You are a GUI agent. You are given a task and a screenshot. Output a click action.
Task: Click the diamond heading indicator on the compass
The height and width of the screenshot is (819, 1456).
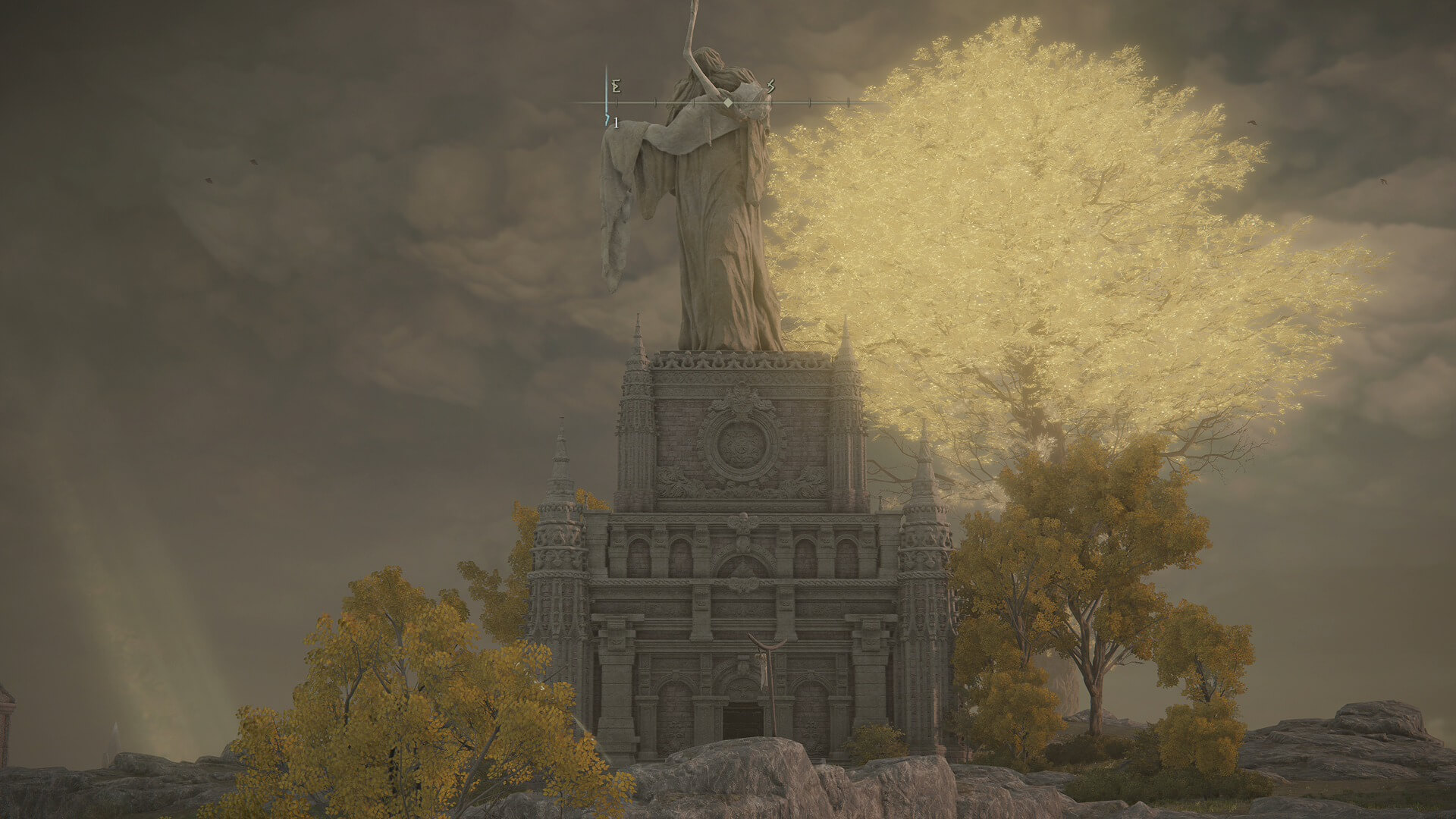click(727, 102)
